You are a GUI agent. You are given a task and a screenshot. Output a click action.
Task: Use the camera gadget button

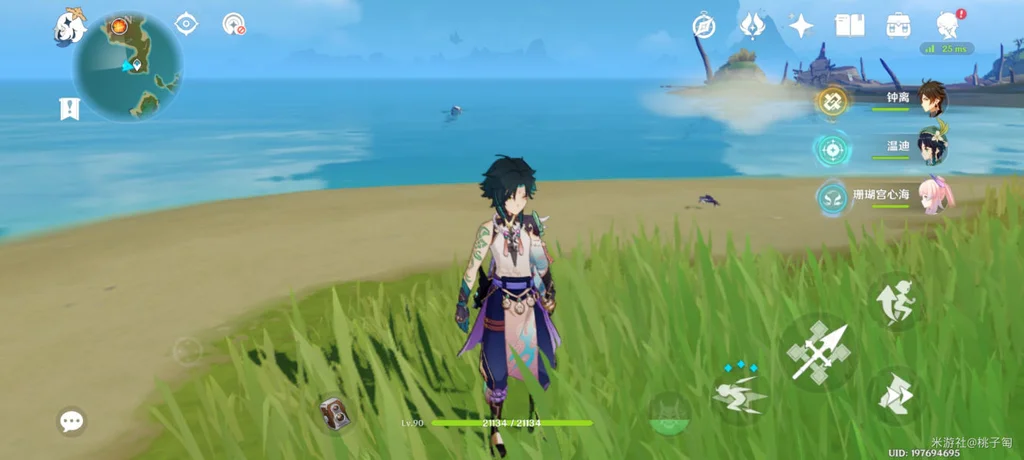(x=335, y=413)
